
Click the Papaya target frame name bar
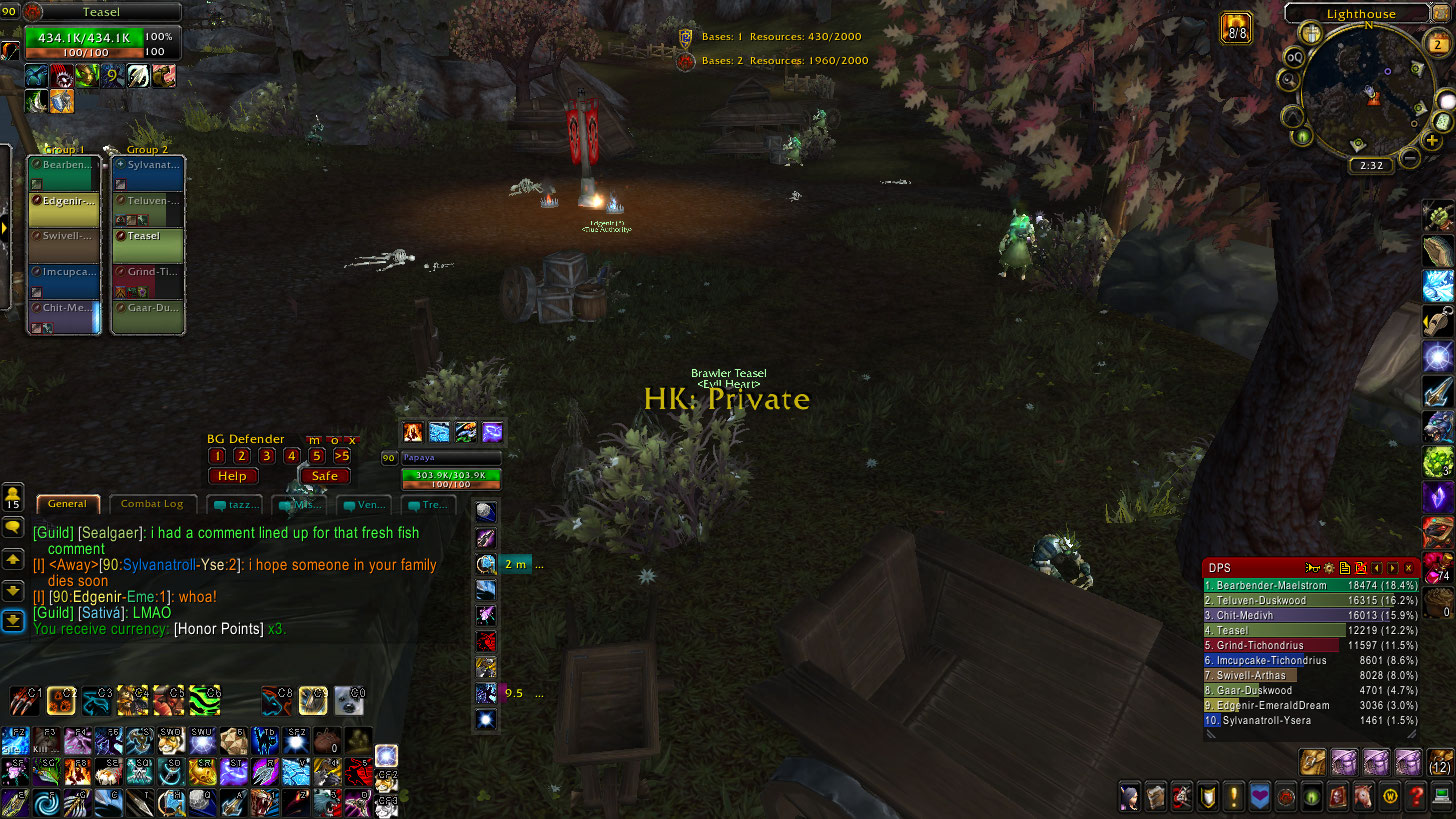[448, 458]
